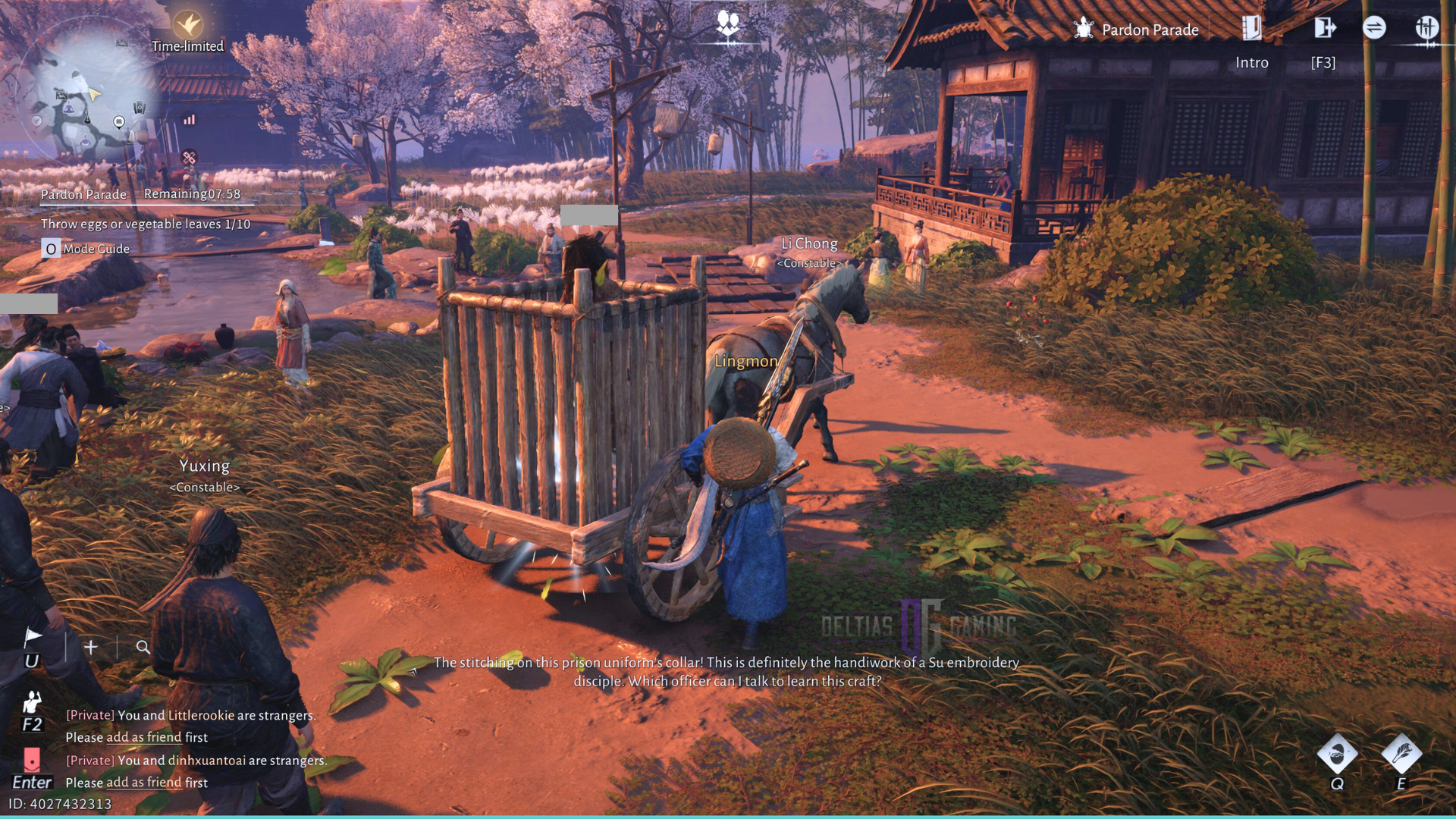The height and width of the screenshot is (819, 1456).
Task: Click the crossed chain link icon
Action: [x=189, y=158]
